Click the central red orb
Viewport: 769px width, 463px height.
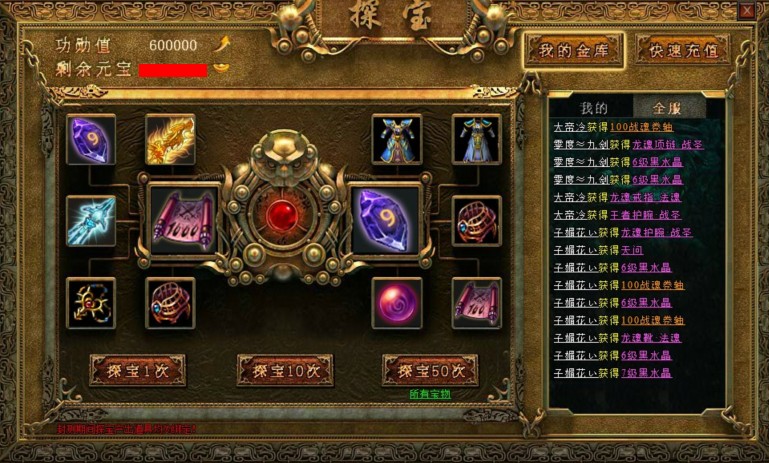click(285, 215)
